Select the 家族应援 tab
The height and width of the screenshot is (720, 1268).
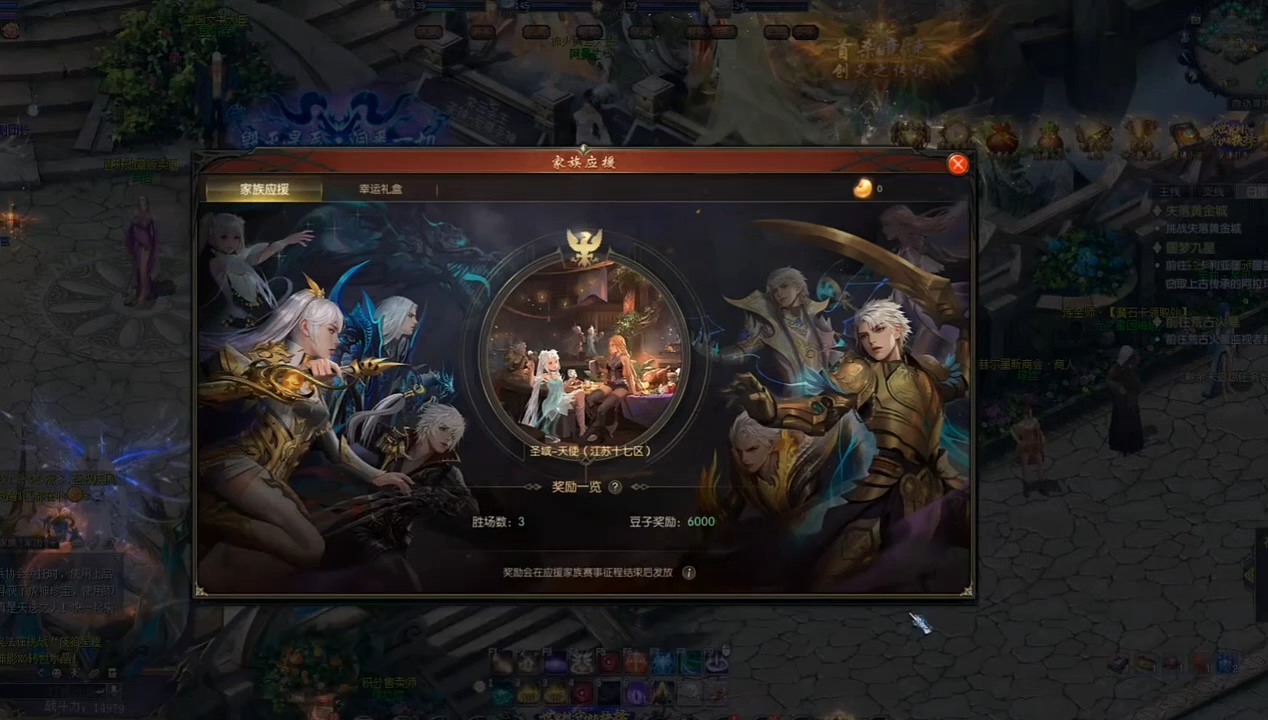click(264, 189)
